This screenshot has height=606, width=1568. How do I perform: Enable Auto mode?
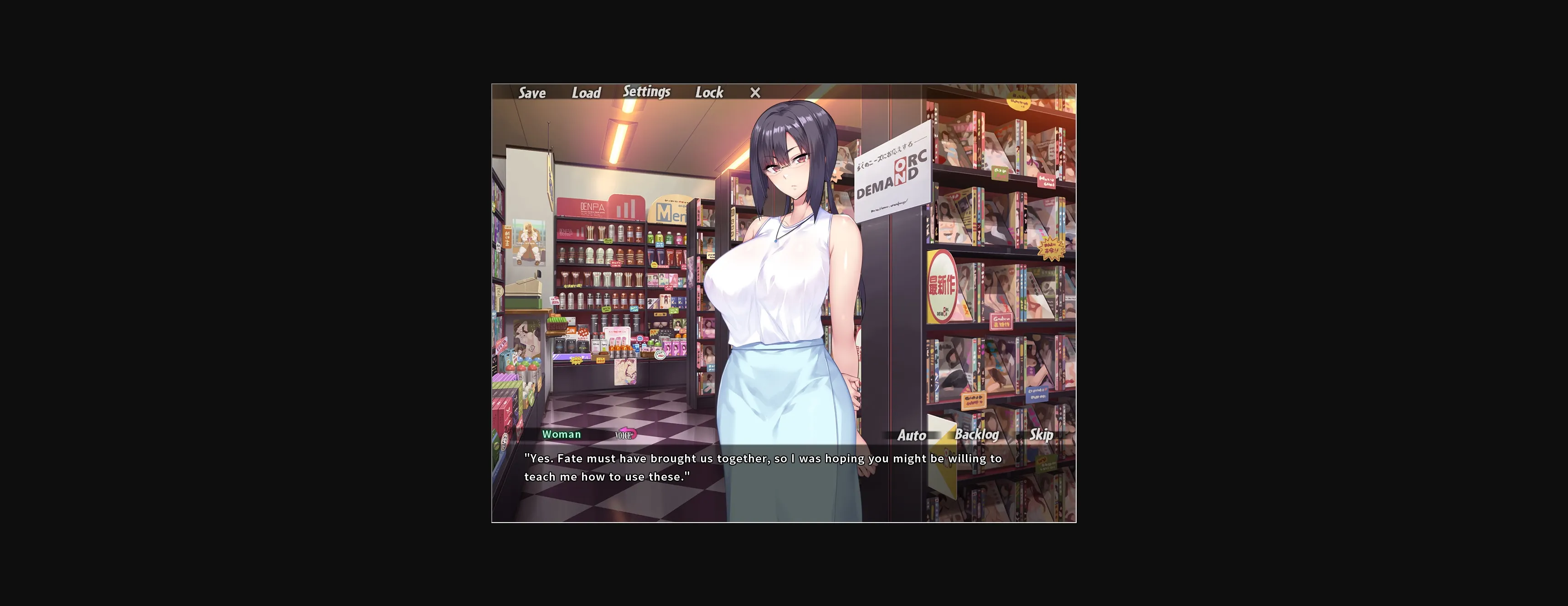tap(911, 435)
